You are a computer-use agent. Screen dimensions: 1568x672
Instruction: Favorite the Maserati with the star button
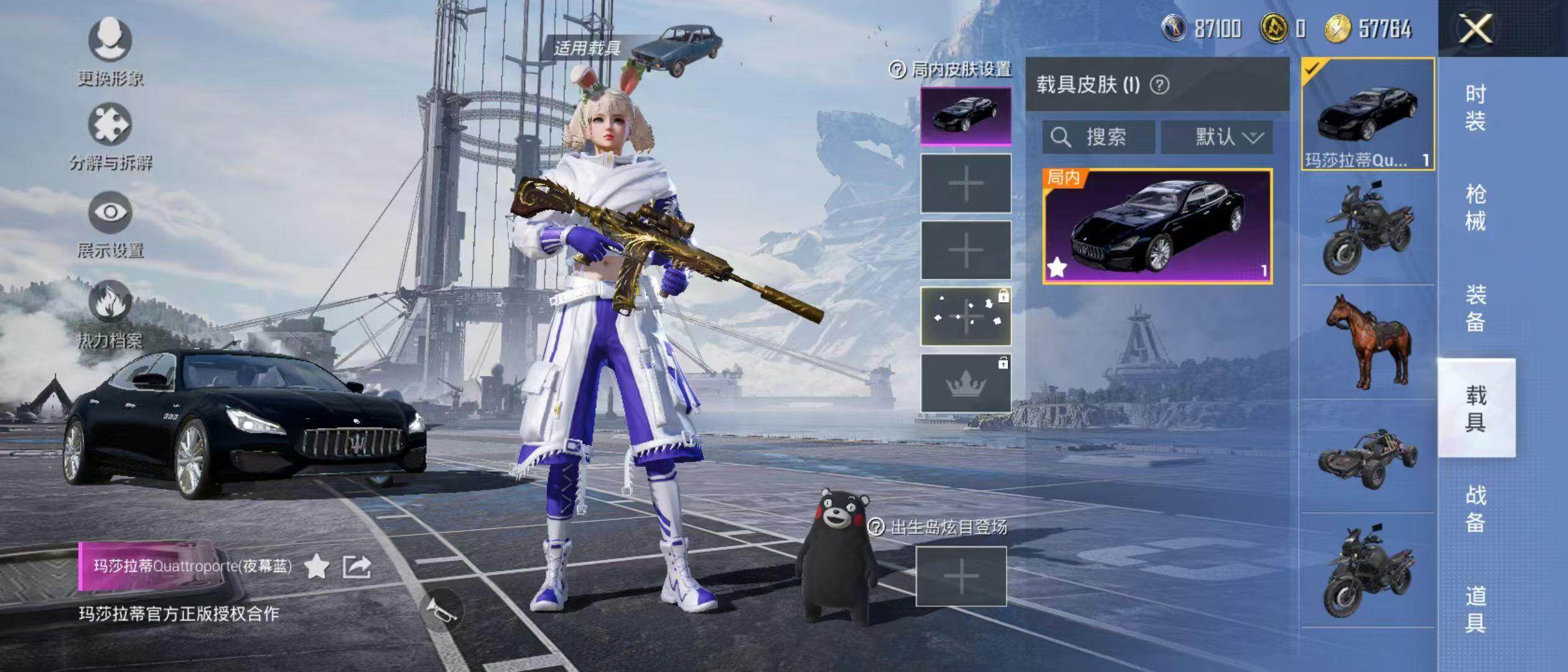pos(317,567)
